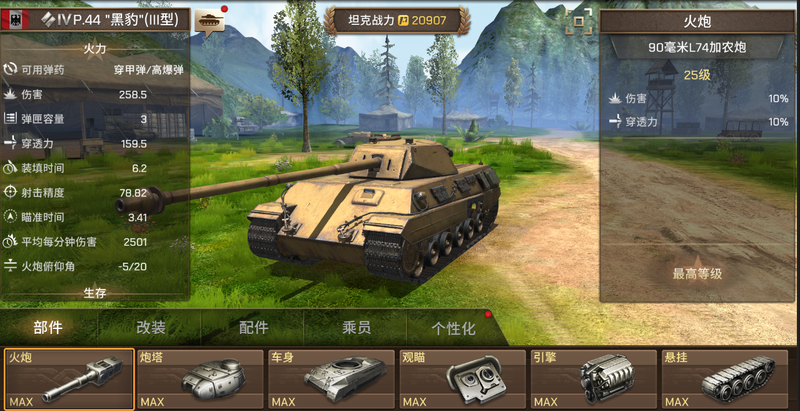Open the 乘员 (Crew) tab
800x411 pixels.
pos(356,327)
